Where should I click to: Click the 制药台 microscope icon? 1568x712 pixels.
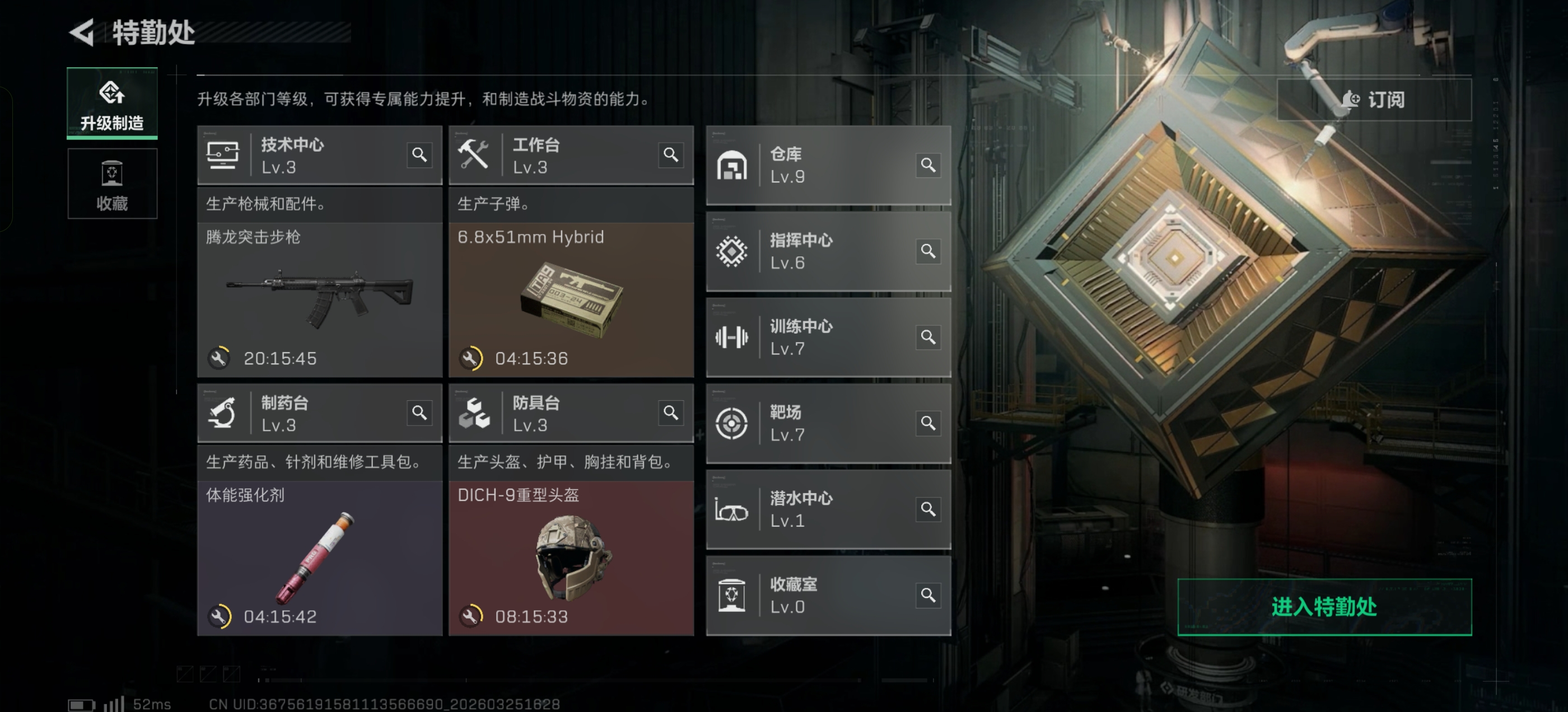pyautogui.click(x=224, y=413)
